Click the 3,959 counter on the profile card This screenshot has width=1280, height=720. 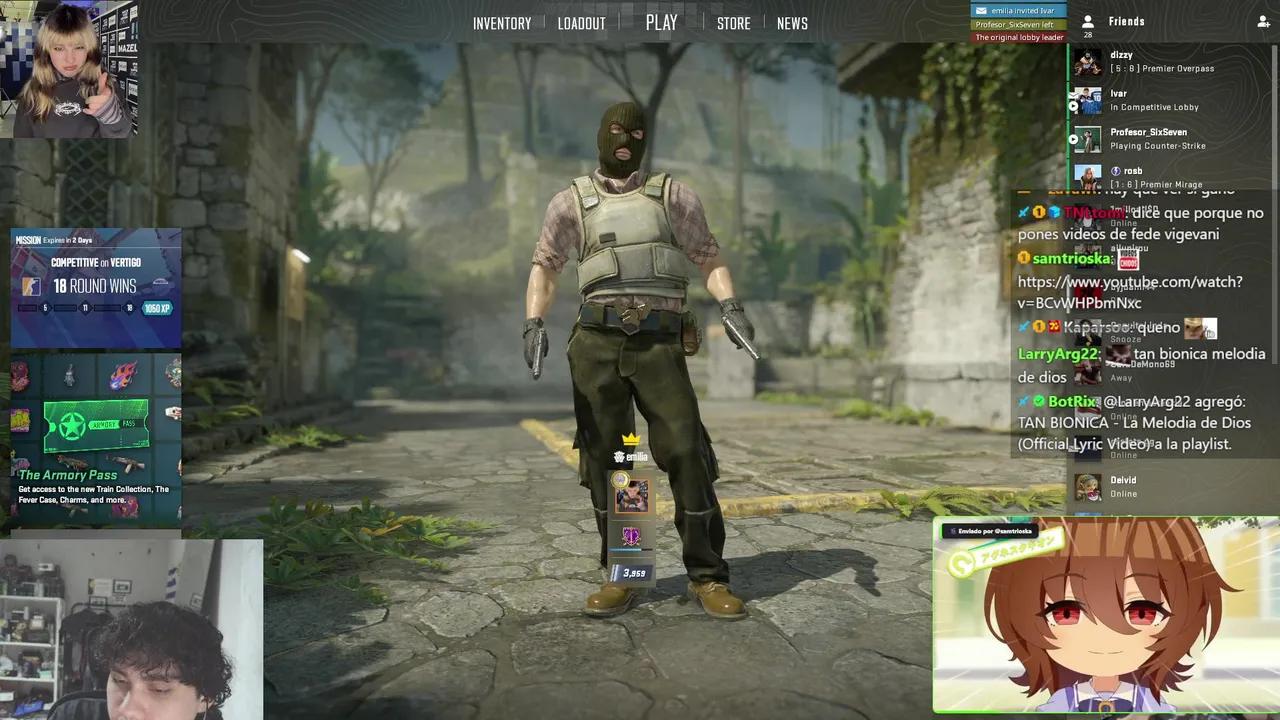633,572
